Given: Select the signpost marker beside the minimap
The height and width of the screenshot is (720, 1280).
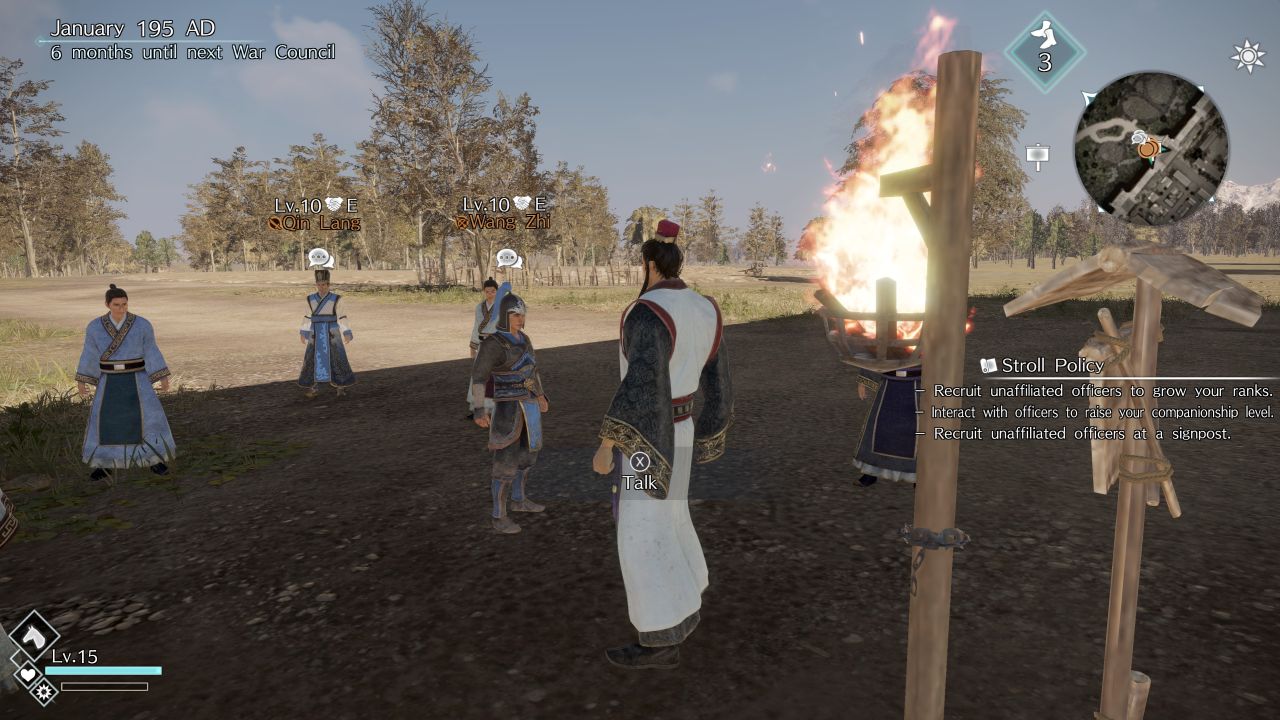Looking at the screenshot, I should (x=1037, y=156).
